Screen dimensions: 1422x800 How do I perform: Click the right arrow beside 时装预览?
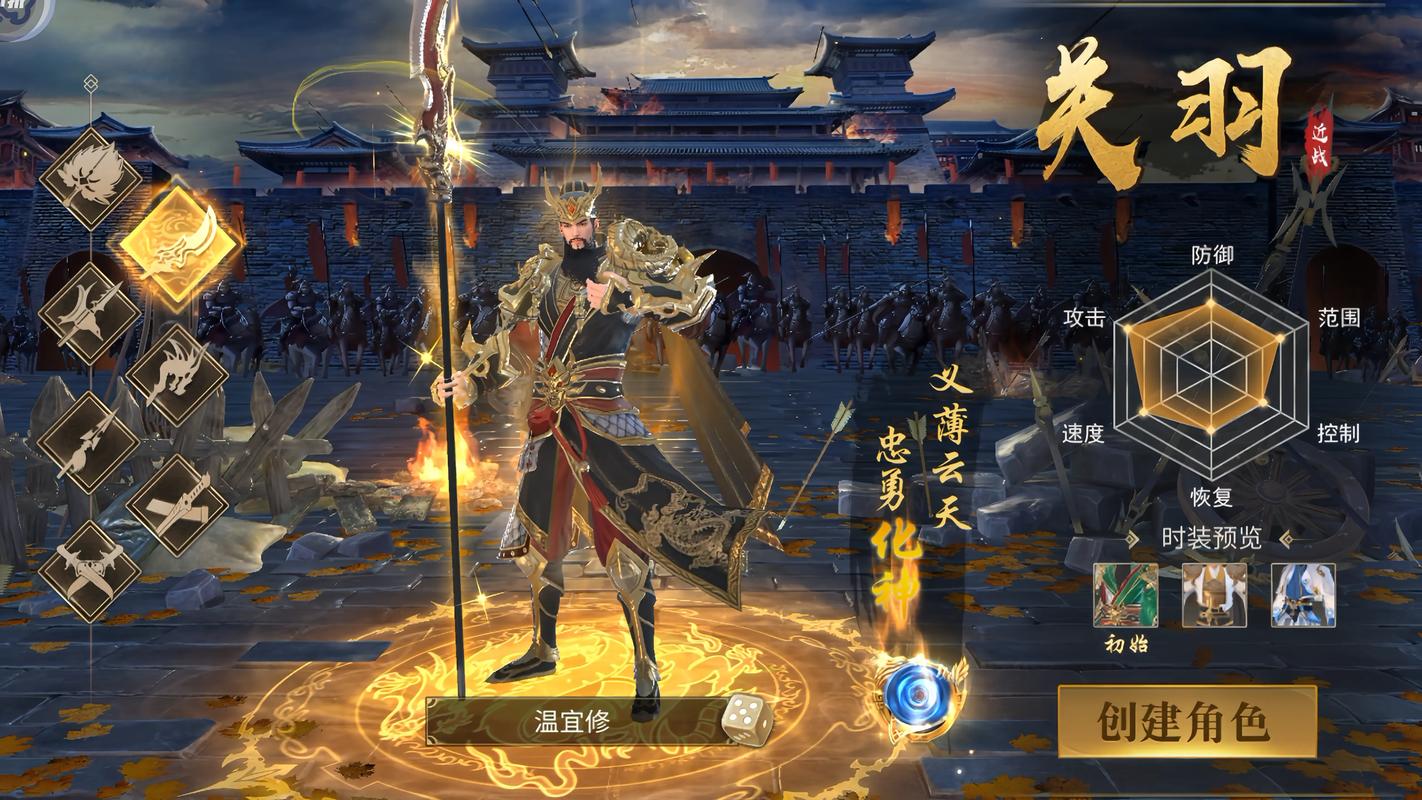pos(1286,538)
